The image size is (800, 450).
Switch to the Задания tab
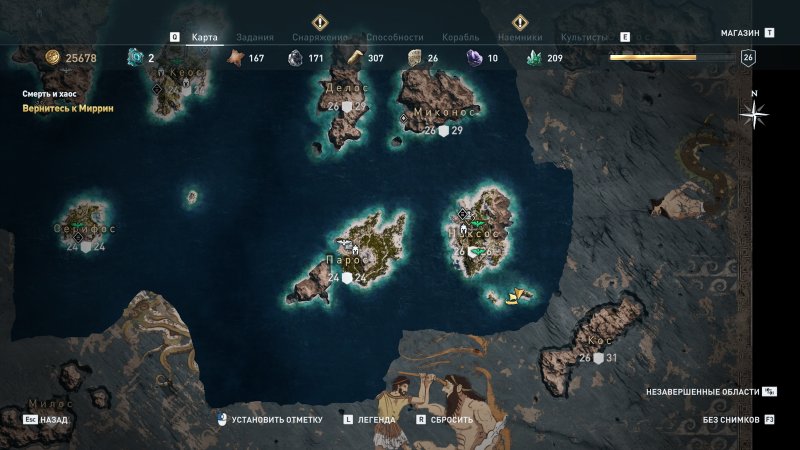259,36
